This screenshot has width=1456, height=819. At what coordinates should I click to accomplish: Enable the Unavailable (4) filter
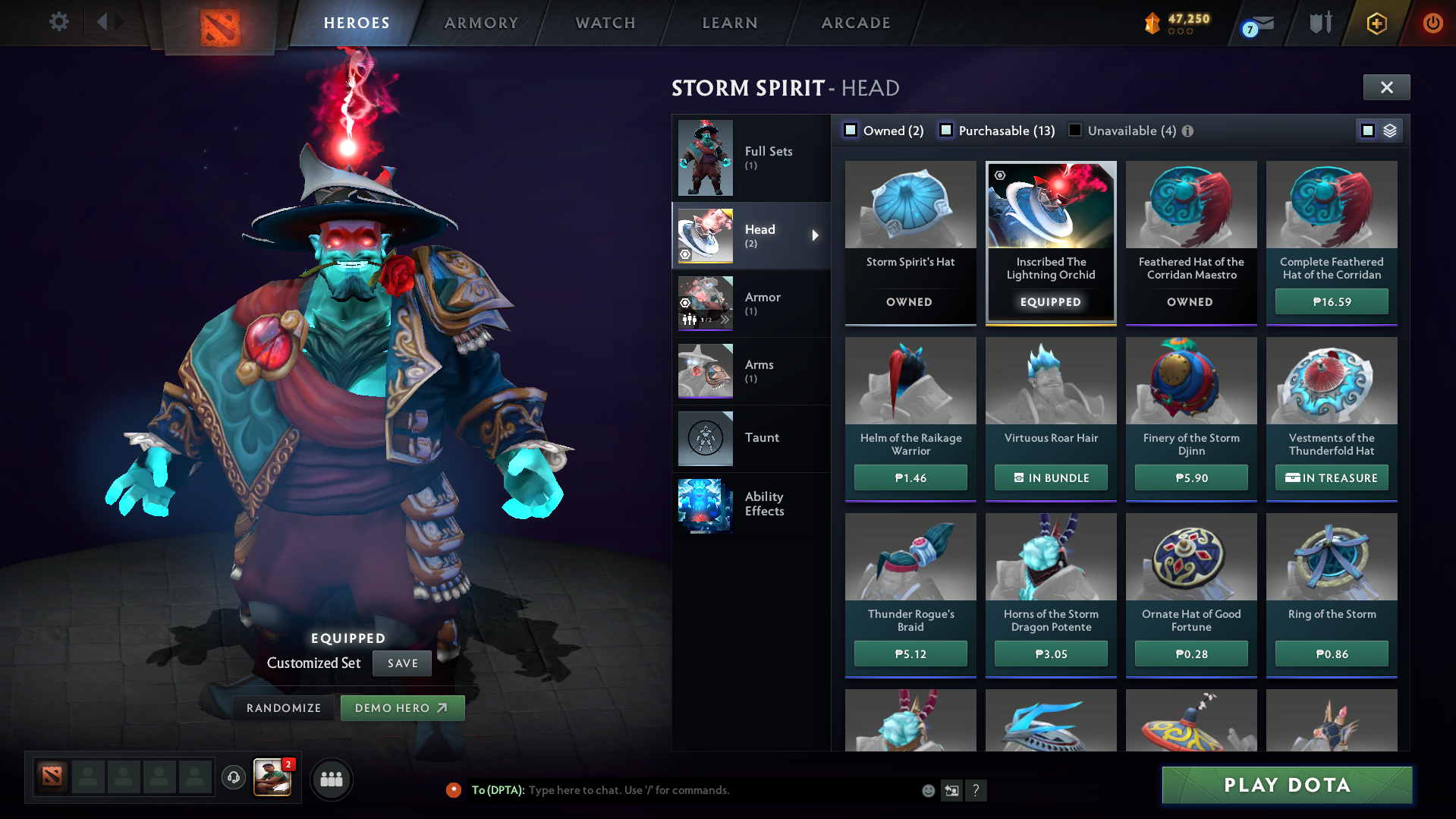(1075, 130)
